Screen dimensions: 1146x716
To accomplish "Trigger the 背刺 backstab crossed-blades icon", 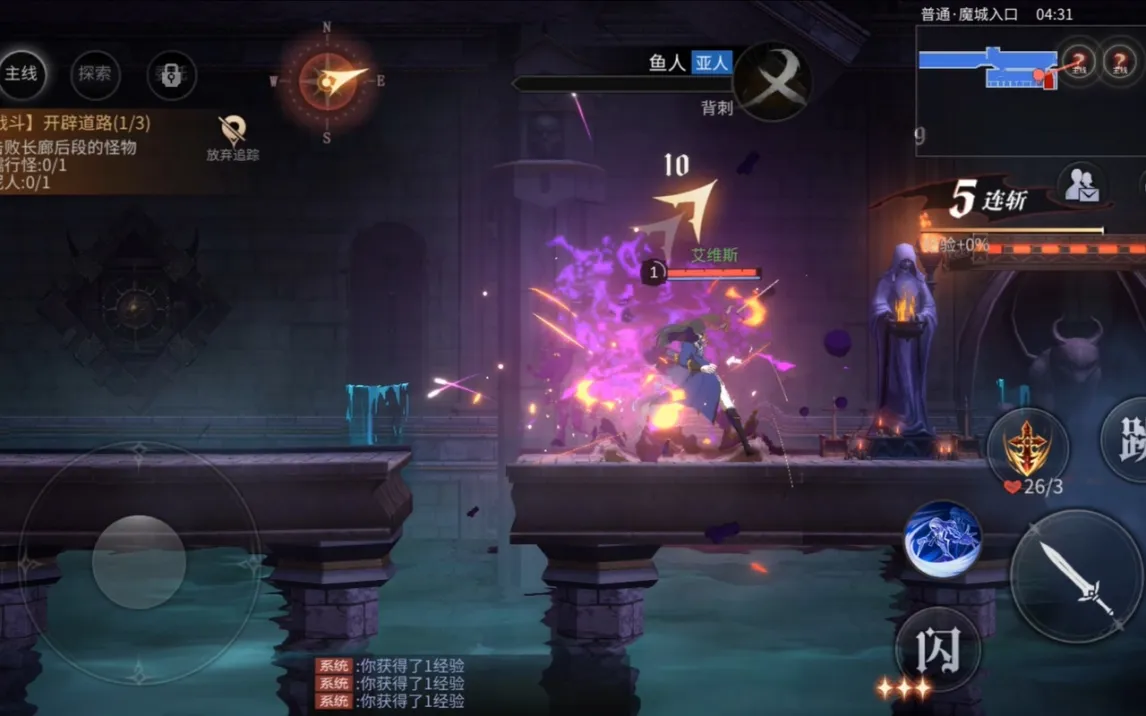I will click(x=773, y=79).
